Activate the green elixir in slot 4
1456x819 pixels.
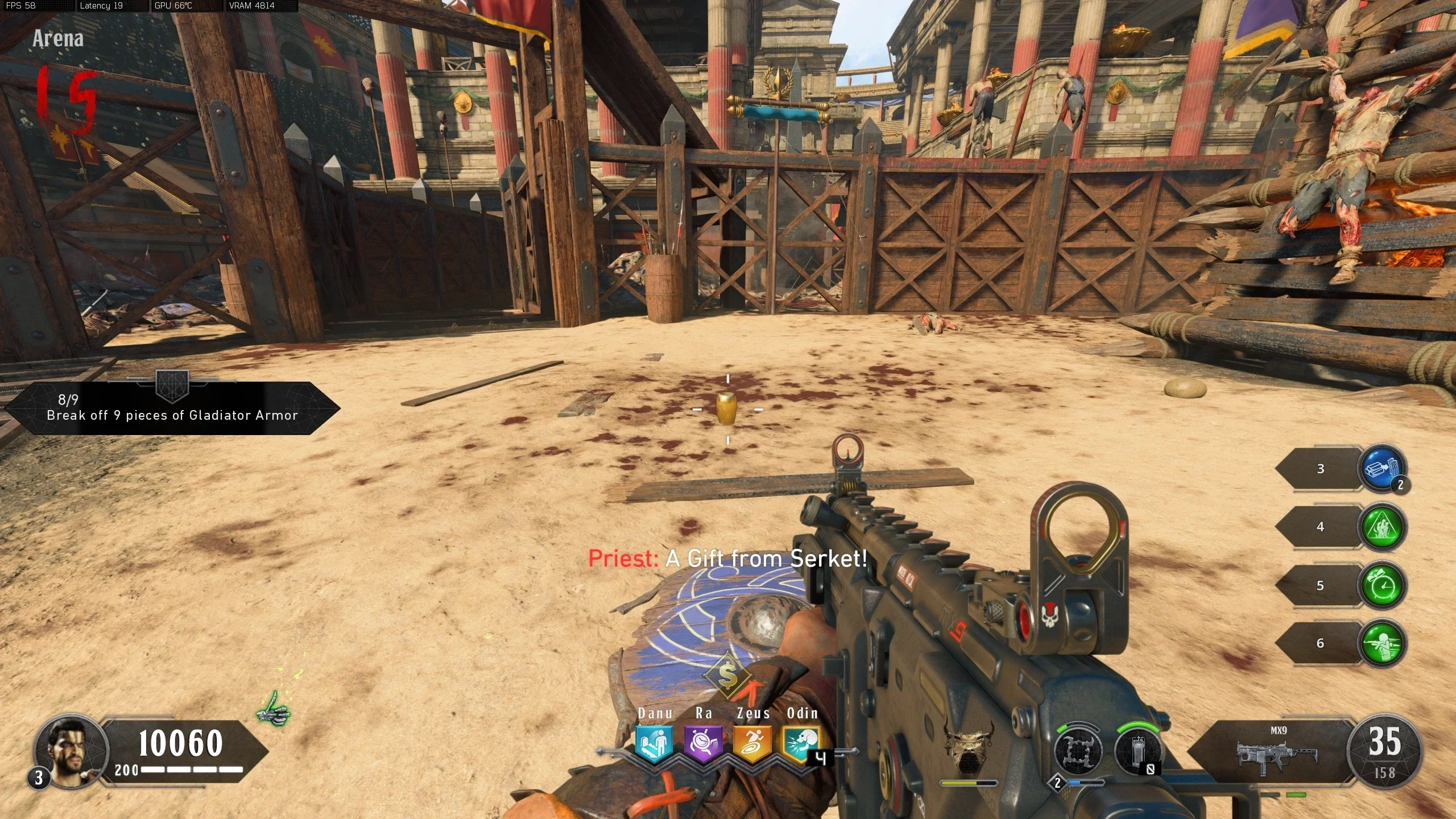pyautogui.click(x=1382, y=527)
